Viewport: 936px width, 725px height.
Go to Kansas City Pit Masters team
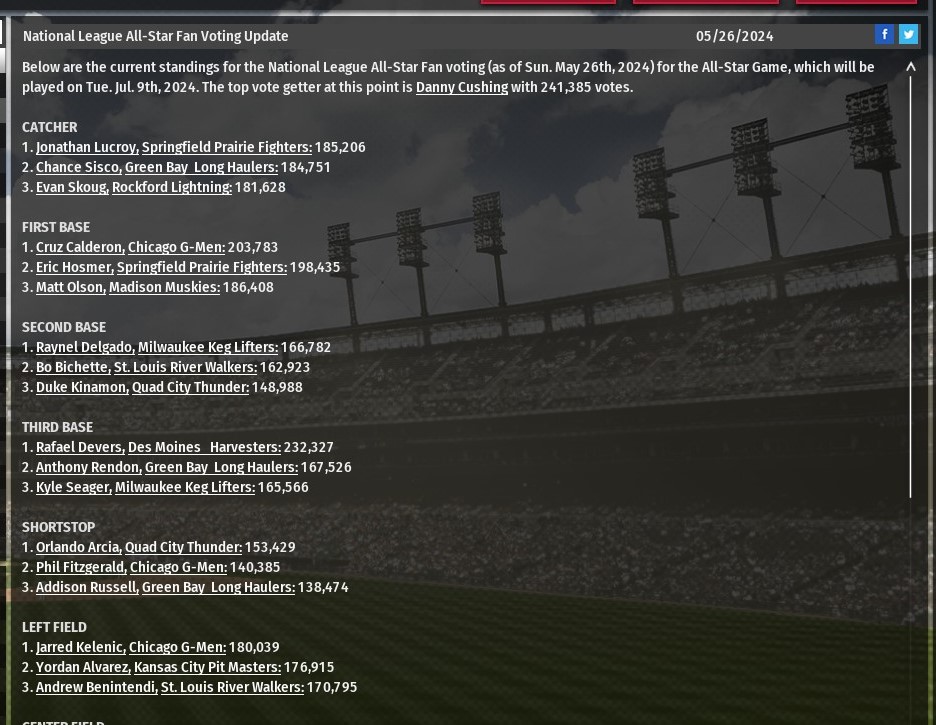tap(207, 667)
